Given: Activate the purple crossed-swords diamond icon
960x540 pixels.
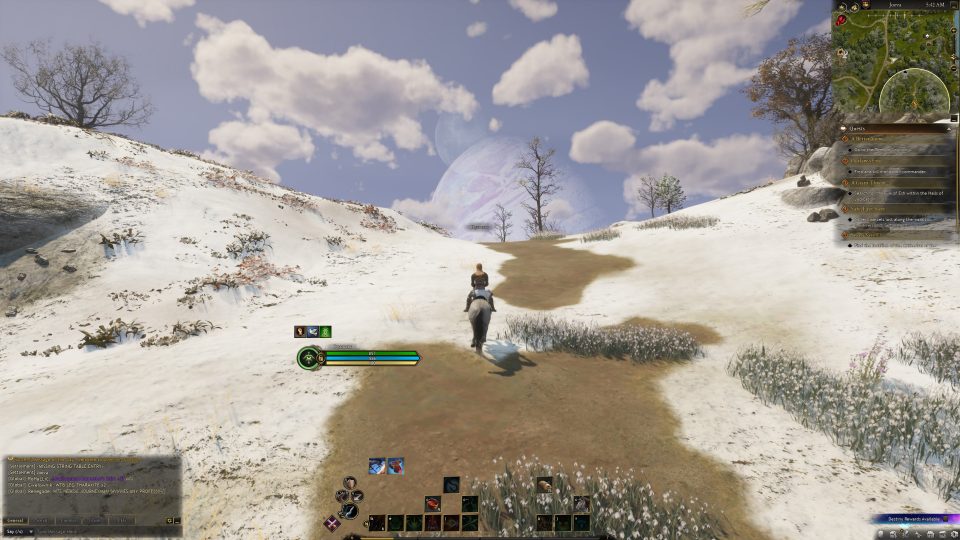Looking at the screenshot, I should (x=332, y=522).
